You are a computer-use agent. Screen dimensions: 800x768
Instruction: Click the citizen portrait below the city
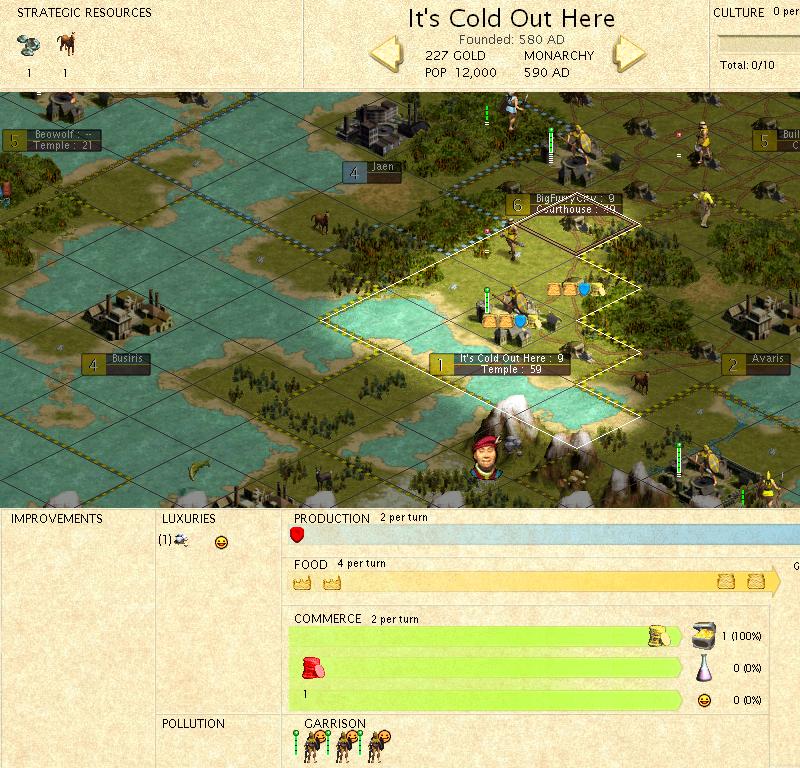[x=486, y=455]
